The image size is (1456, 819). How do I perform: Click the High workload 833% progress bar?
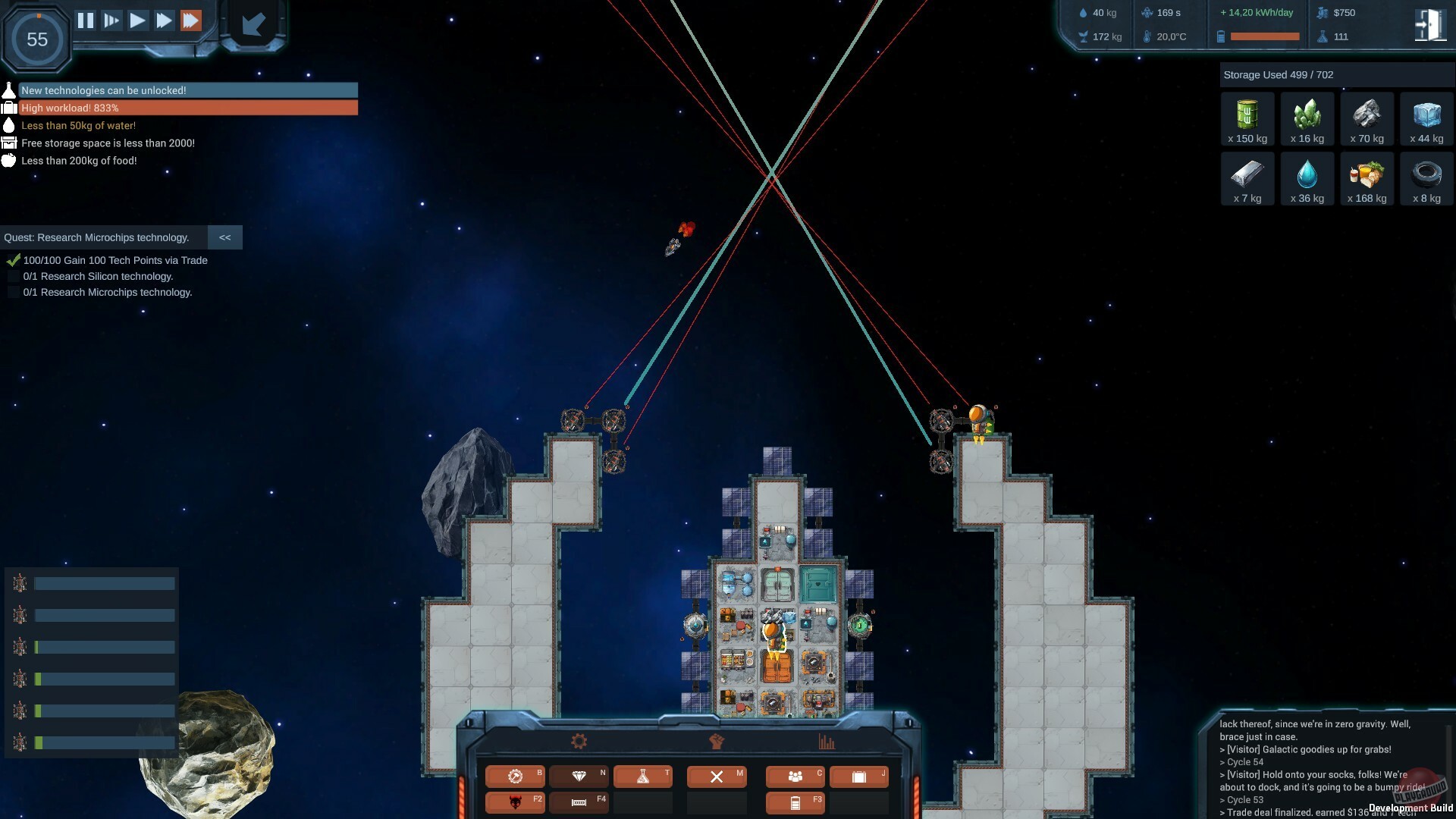[x=182, y=108]
